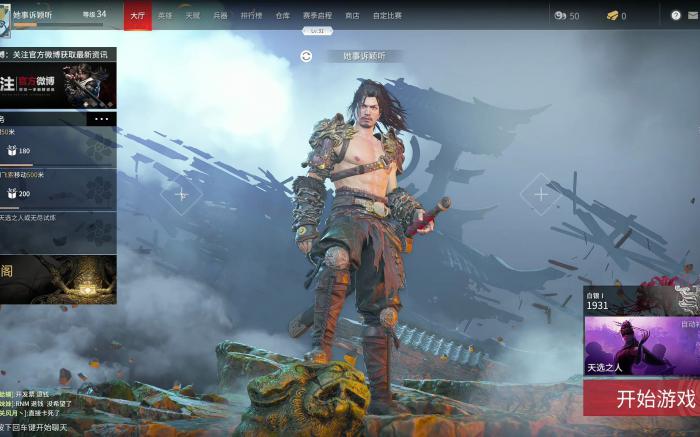
Task: Open the glowing treasure chest banner
Action: 58,279
